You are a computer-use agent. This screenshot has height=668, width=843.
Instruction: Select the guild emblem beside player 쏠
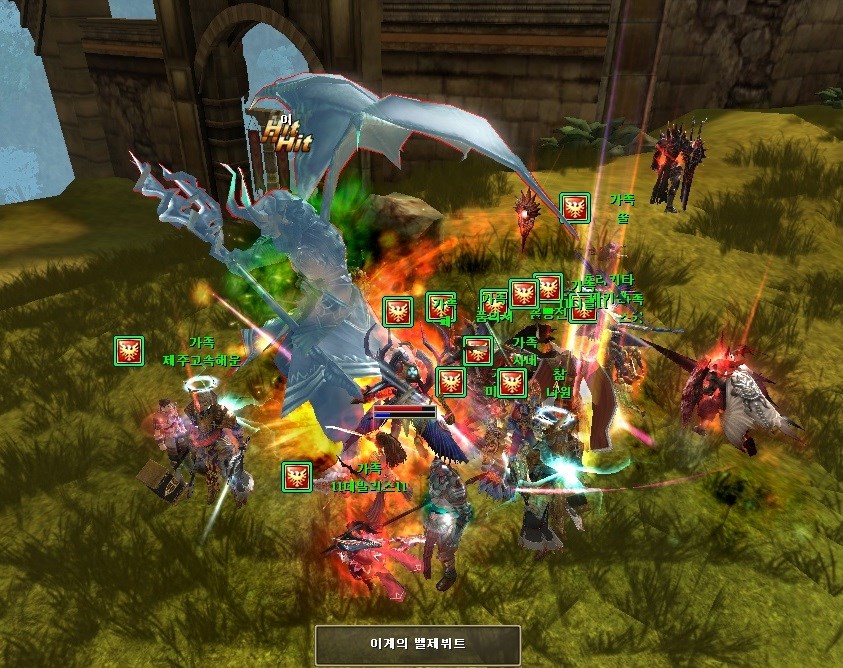(x=574, y=208)
